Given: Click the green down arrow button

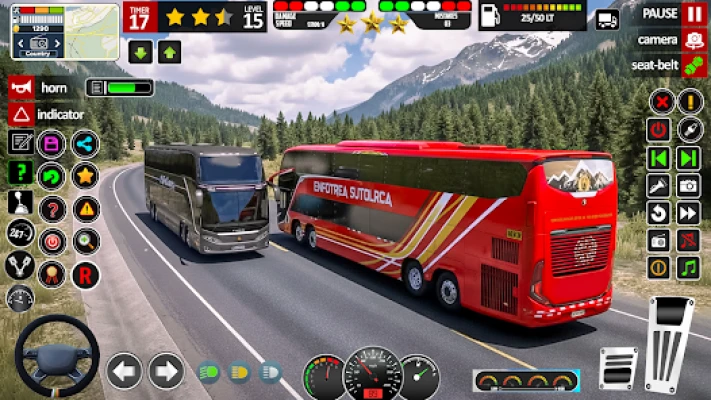Looking at the screenshot, I should pyautogui.click(x=140, y=52).
